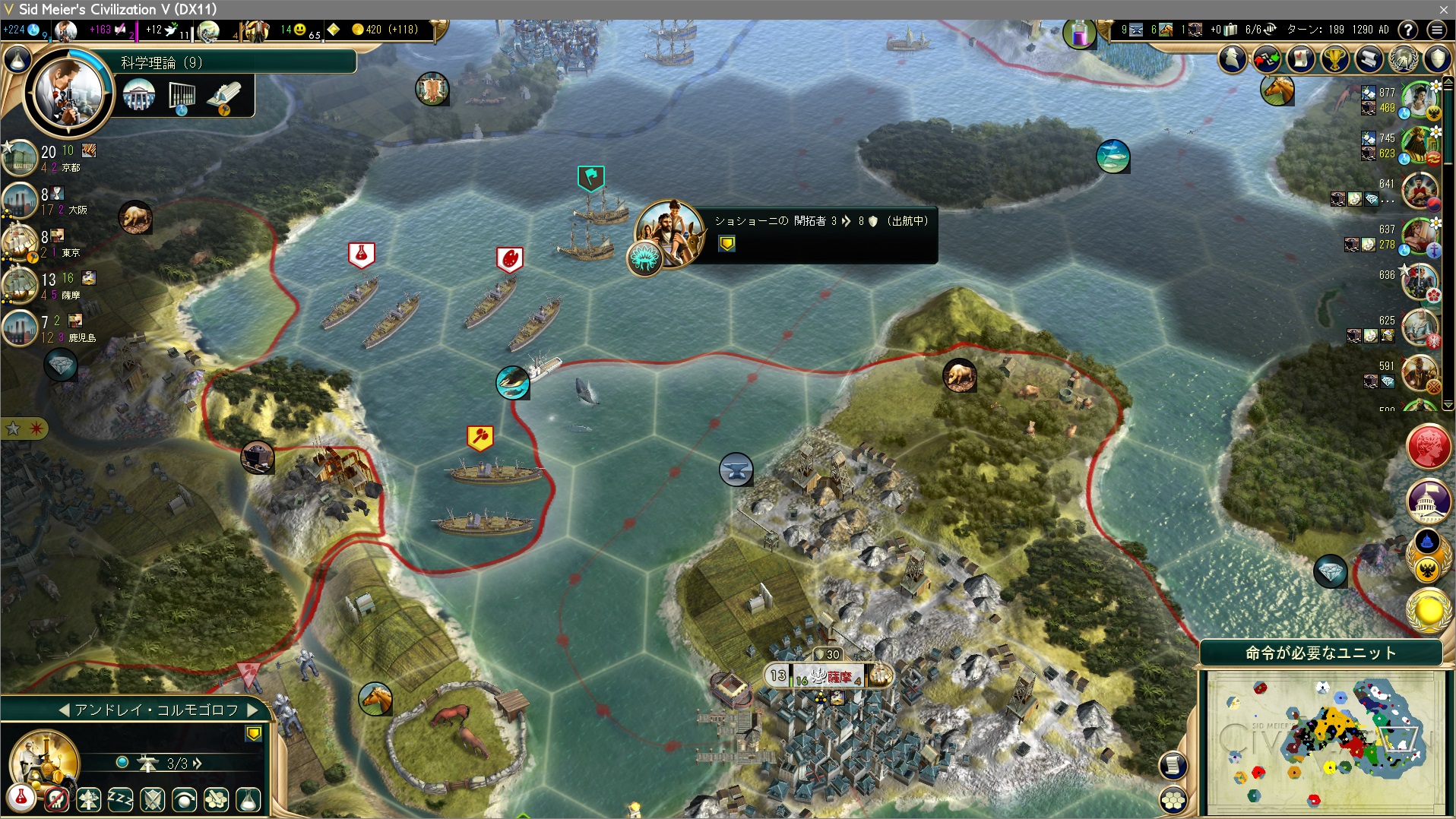Screen dimensions: 1456x819
Task: Open the Civilopedia help question mark
Action: [x=1408, y=30]
